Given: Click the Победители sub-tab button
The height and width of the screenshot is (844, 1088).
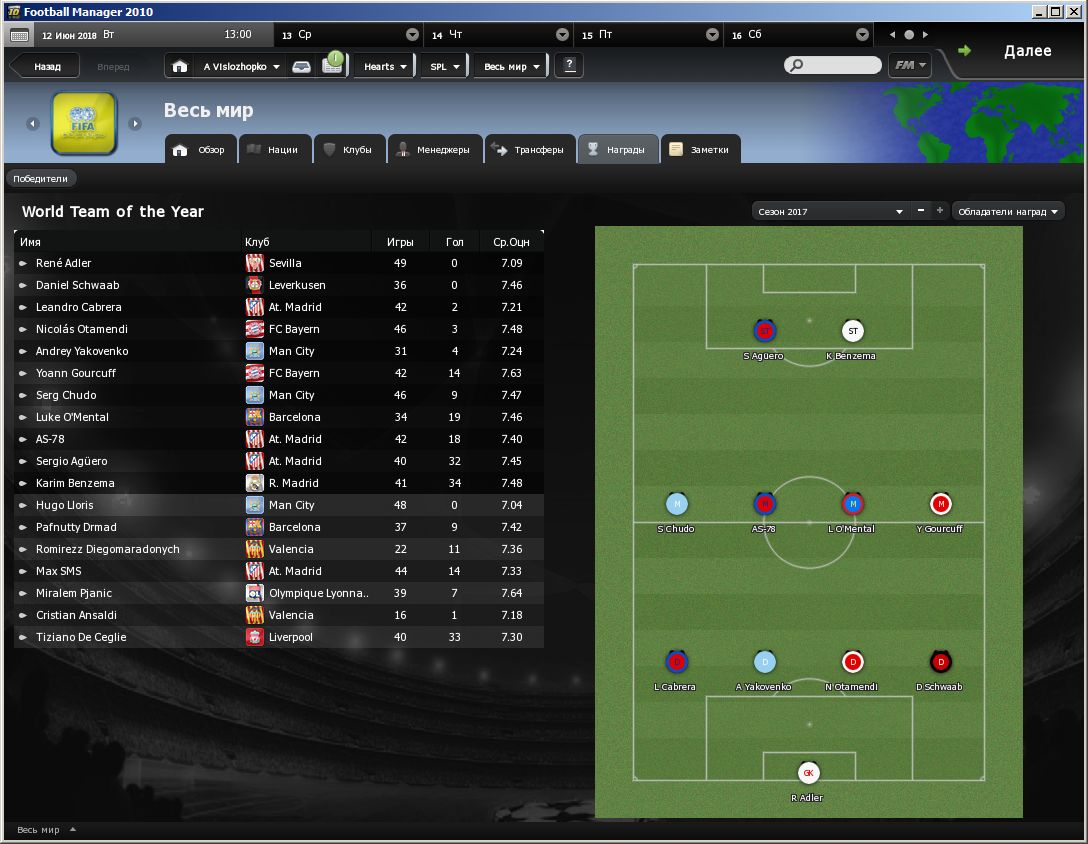Looking at the screenshot, I should pyautogui.click(x=41, y=179).
